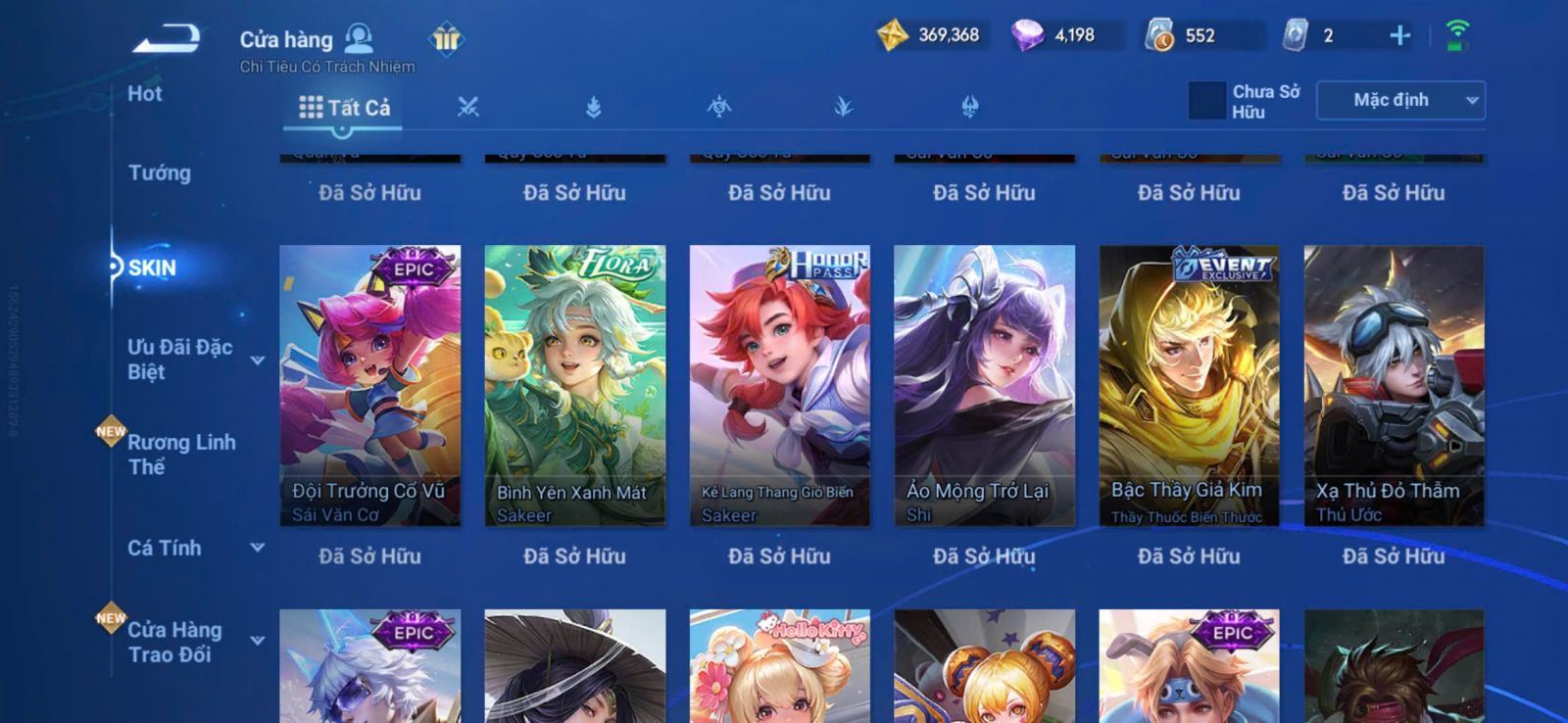Viewport: 1568px width, 723px height.
Task: View the Kẻ Lang Thang Gió Biển skin
Action: click(x=779, y=385)
